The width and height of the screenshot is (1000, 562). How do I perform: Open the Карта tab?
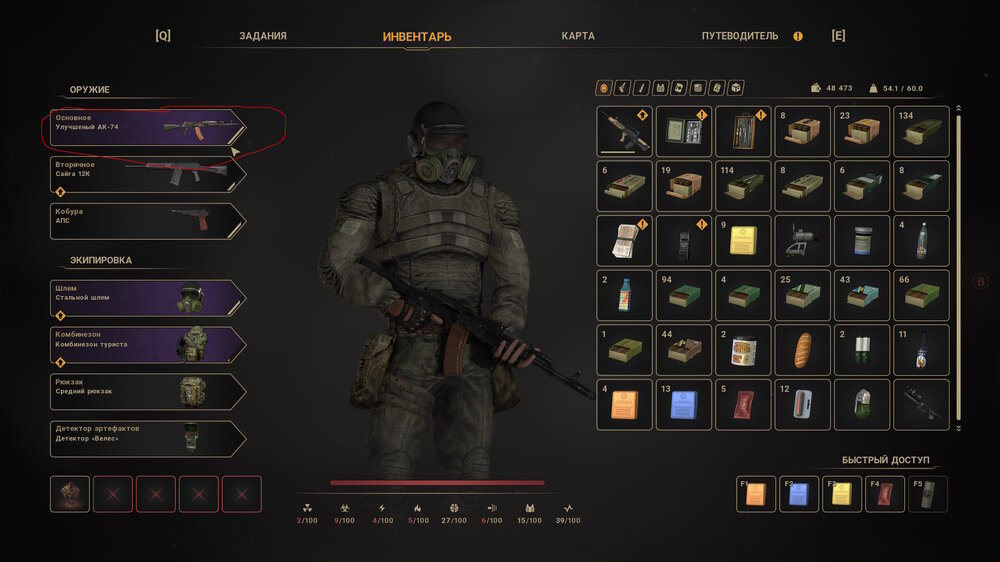coord(578,36)
